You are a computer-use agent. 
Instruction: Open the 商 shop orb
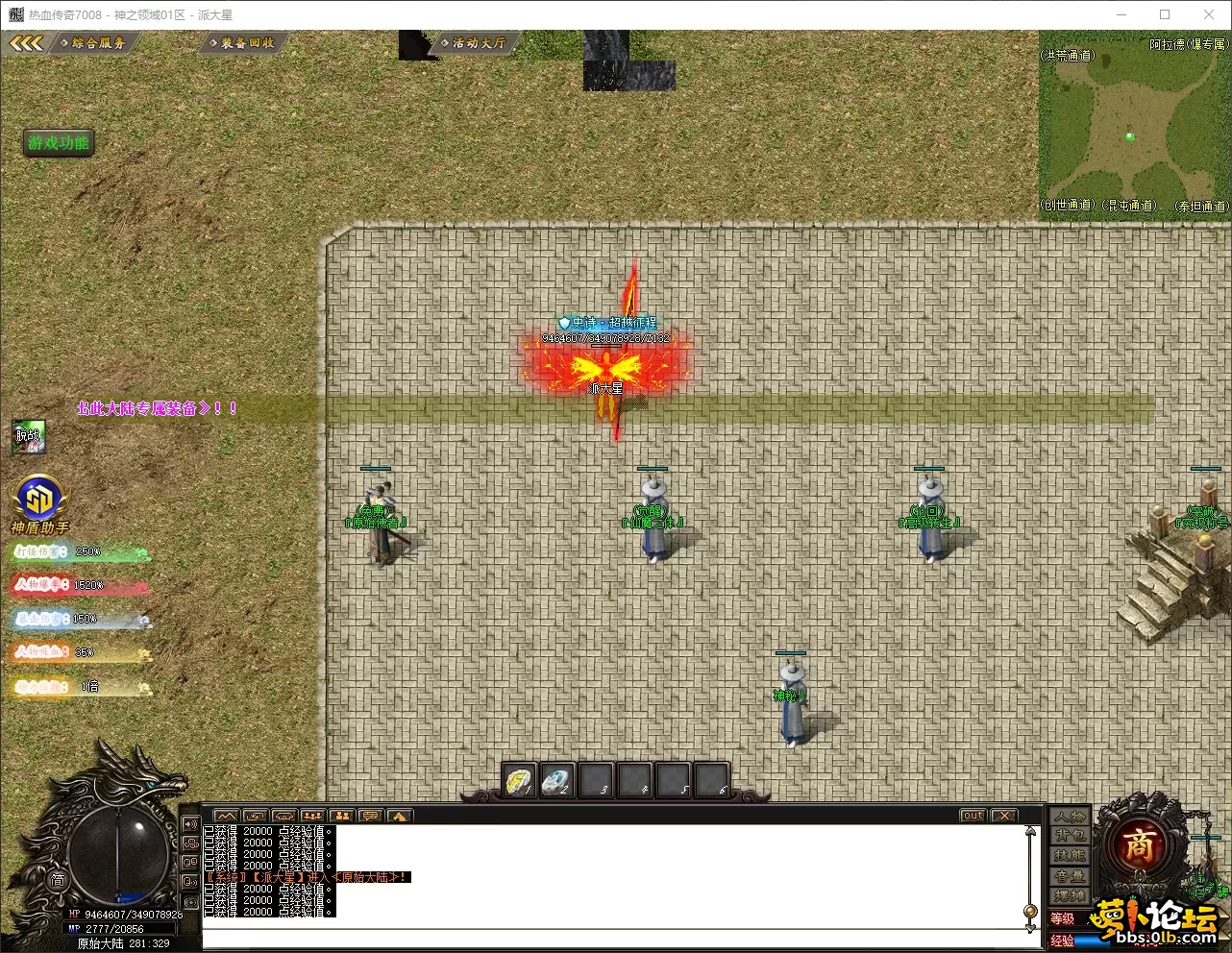pos(1139,845)
